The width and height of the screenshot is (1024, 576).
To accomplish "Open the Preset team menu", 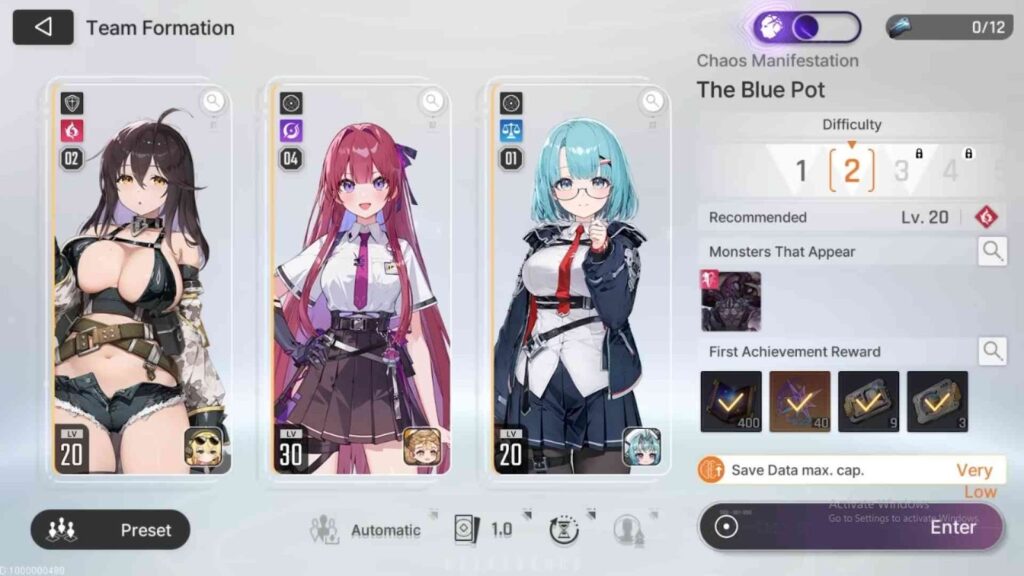I will point(110,529).
